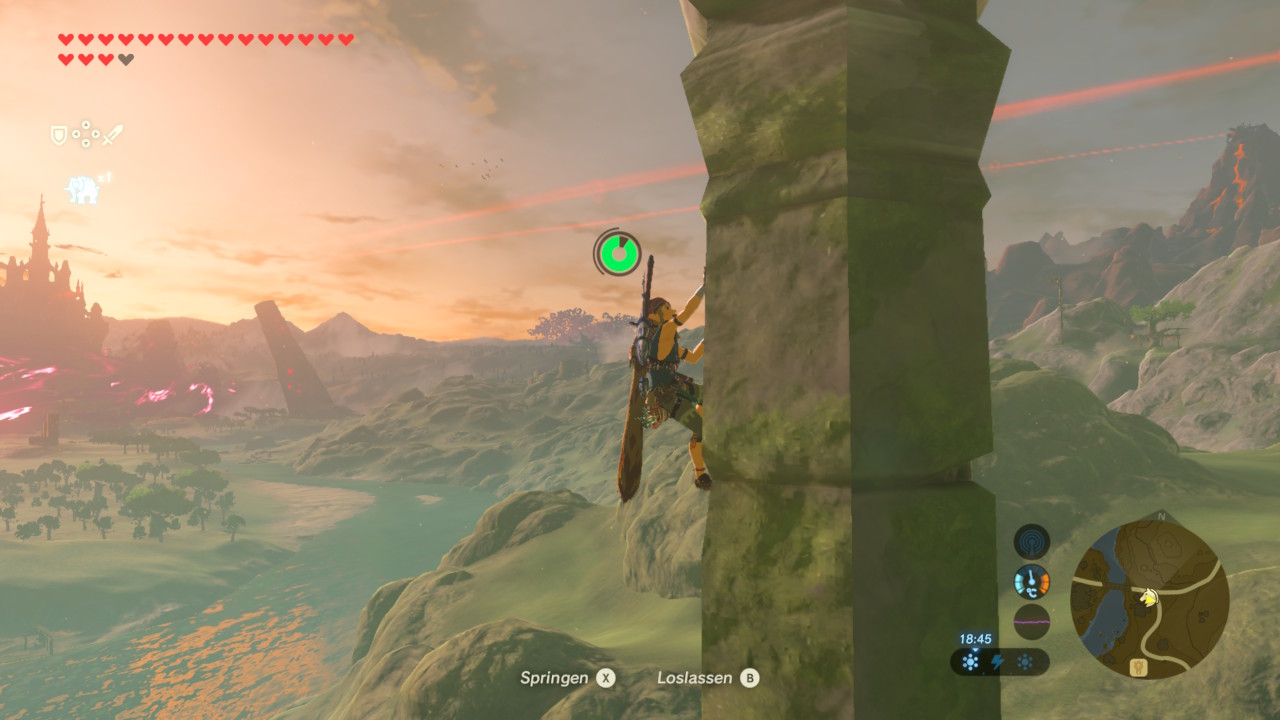Click the glowing elephant champion ability icon

tap(83, 188)
